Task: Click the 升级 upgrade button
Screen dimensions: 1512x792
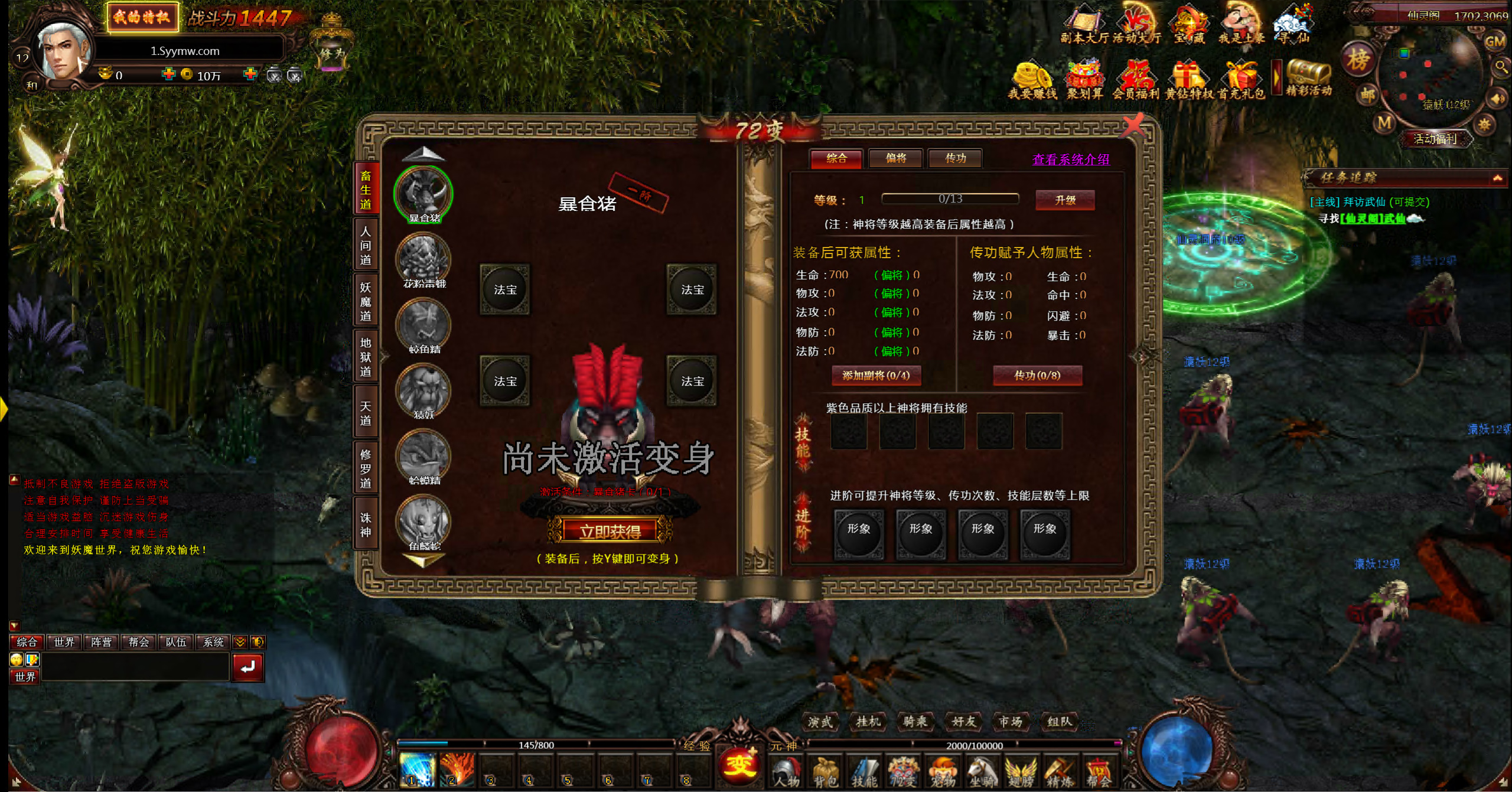Action: pos(1065,200)
